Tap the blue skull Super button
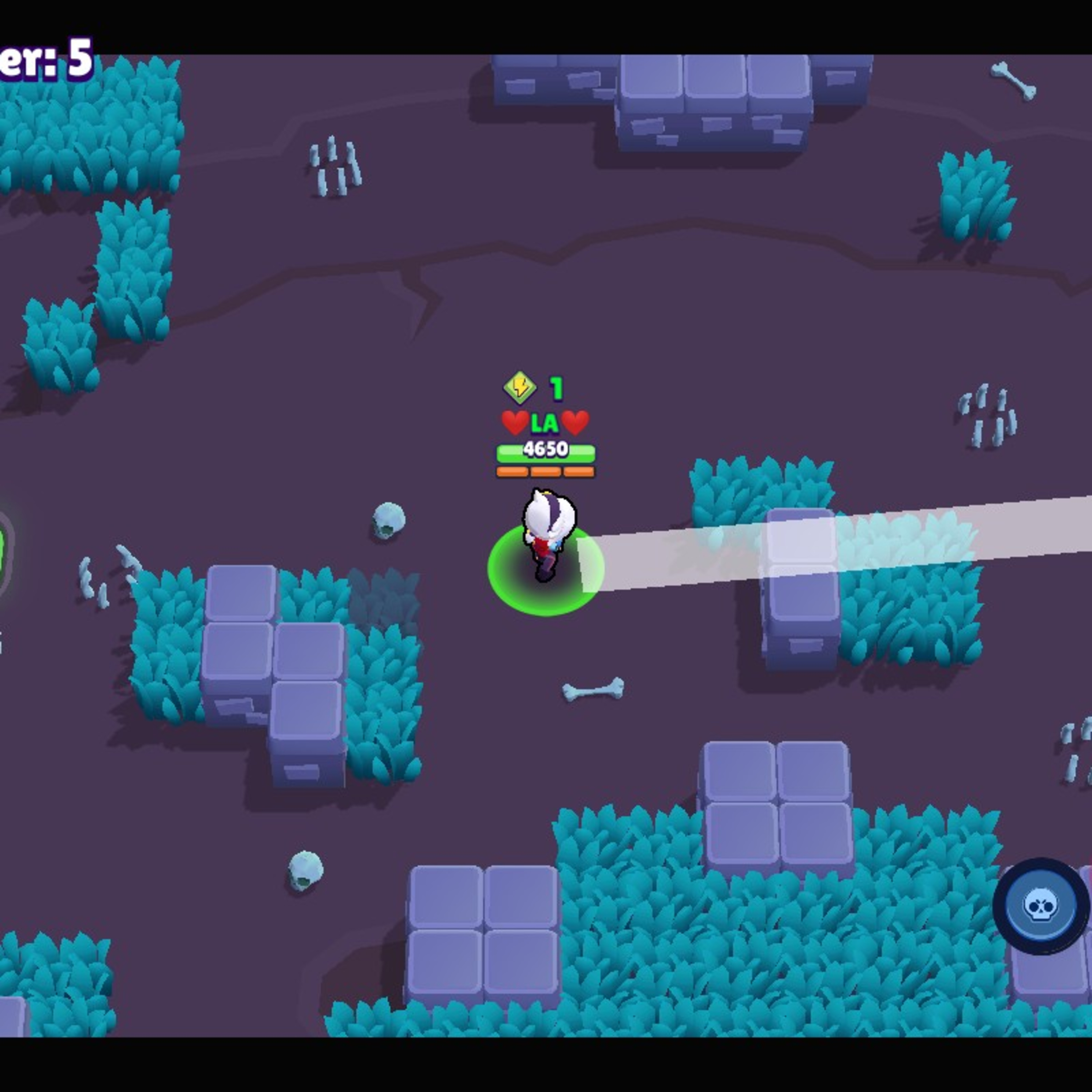Viewport: 1092px width, 1092px height. 1039,906
